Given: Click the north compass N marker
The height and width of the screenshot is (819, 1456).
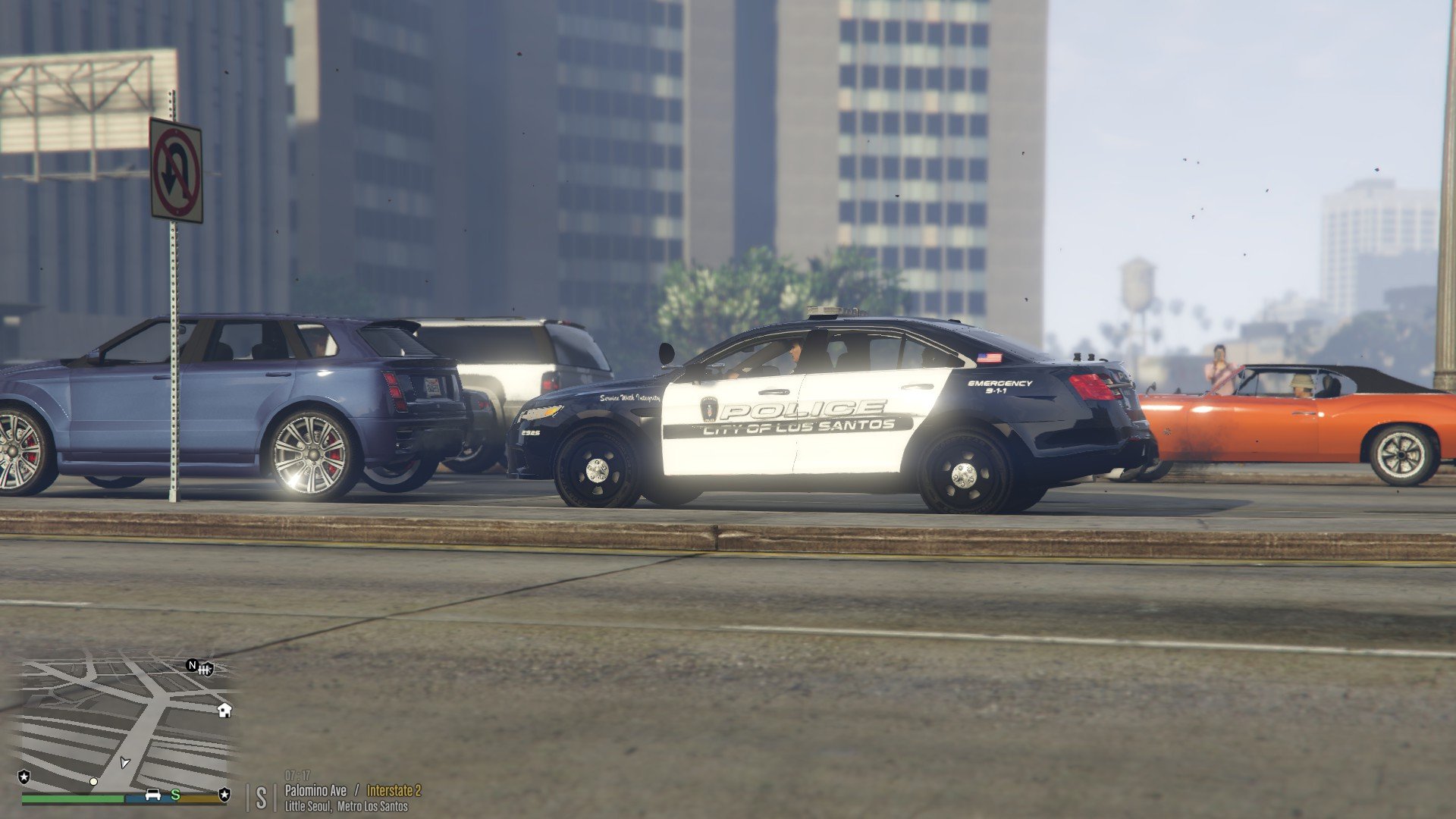Looking at the screenshot, I should [x=192, y=666].
